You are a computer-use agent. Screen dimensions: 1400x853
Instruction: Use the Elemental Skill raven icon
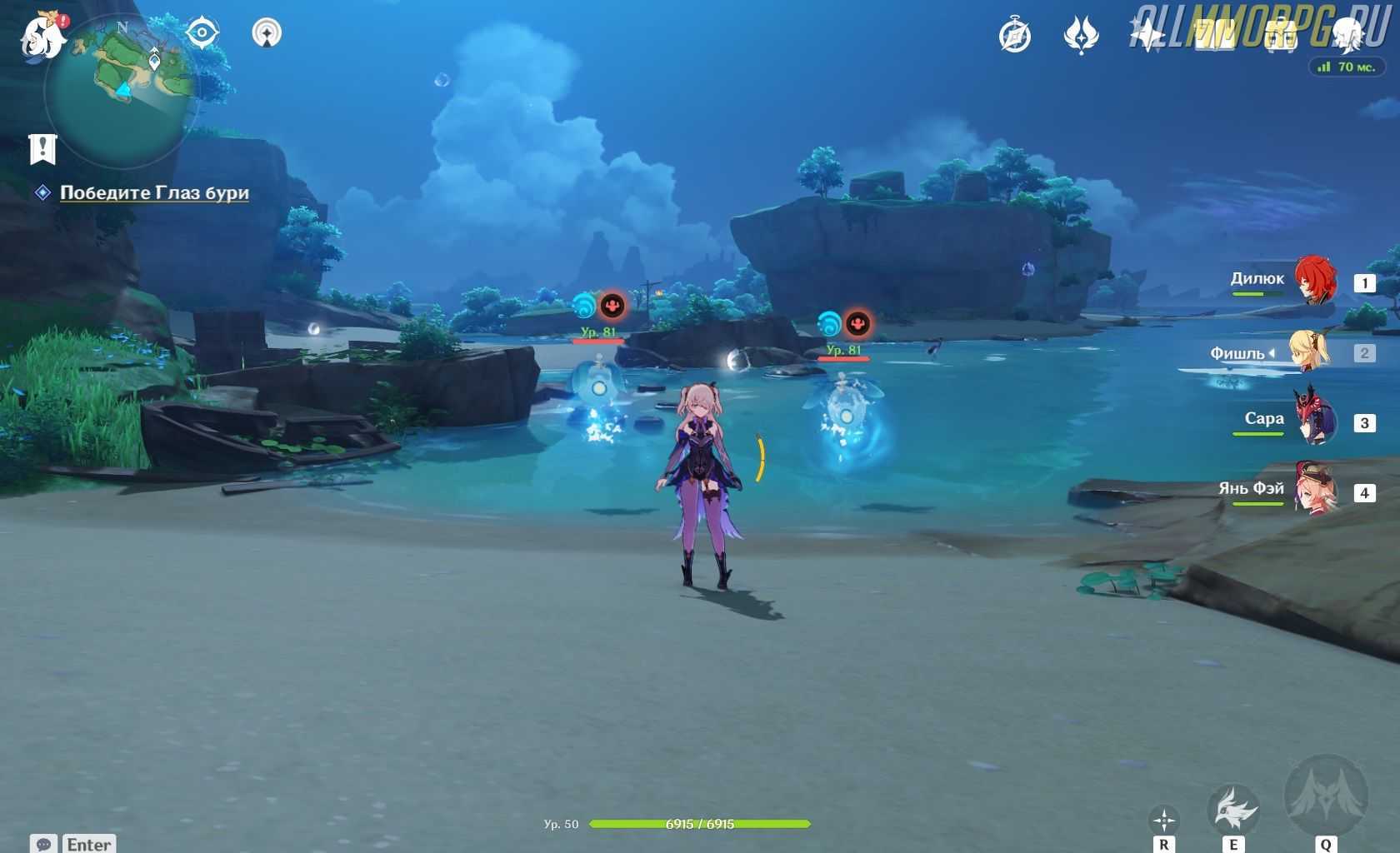[x=1233, y=807]
